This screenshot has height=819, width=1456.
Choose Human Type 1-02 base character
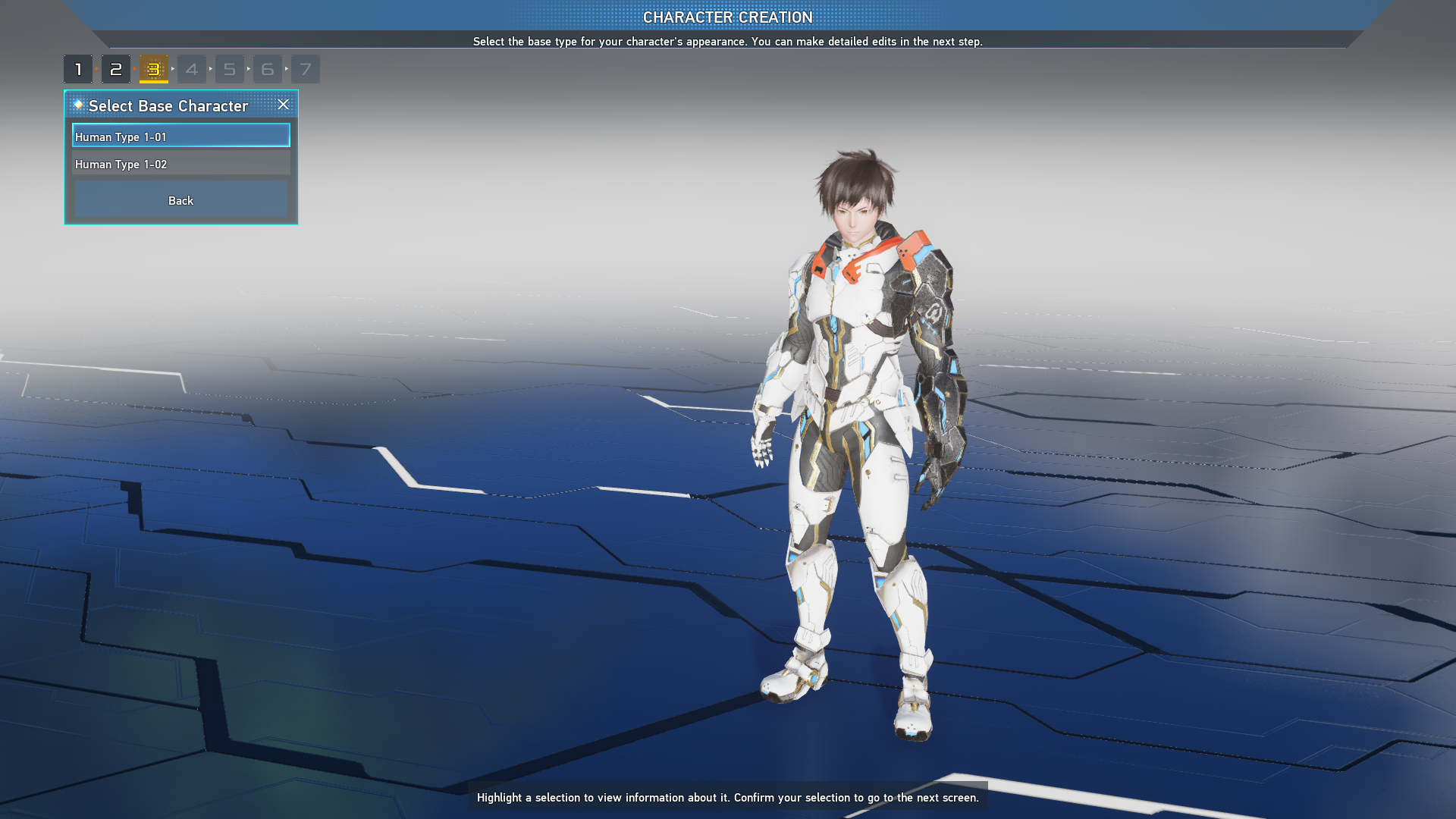(x=180, y=164)
